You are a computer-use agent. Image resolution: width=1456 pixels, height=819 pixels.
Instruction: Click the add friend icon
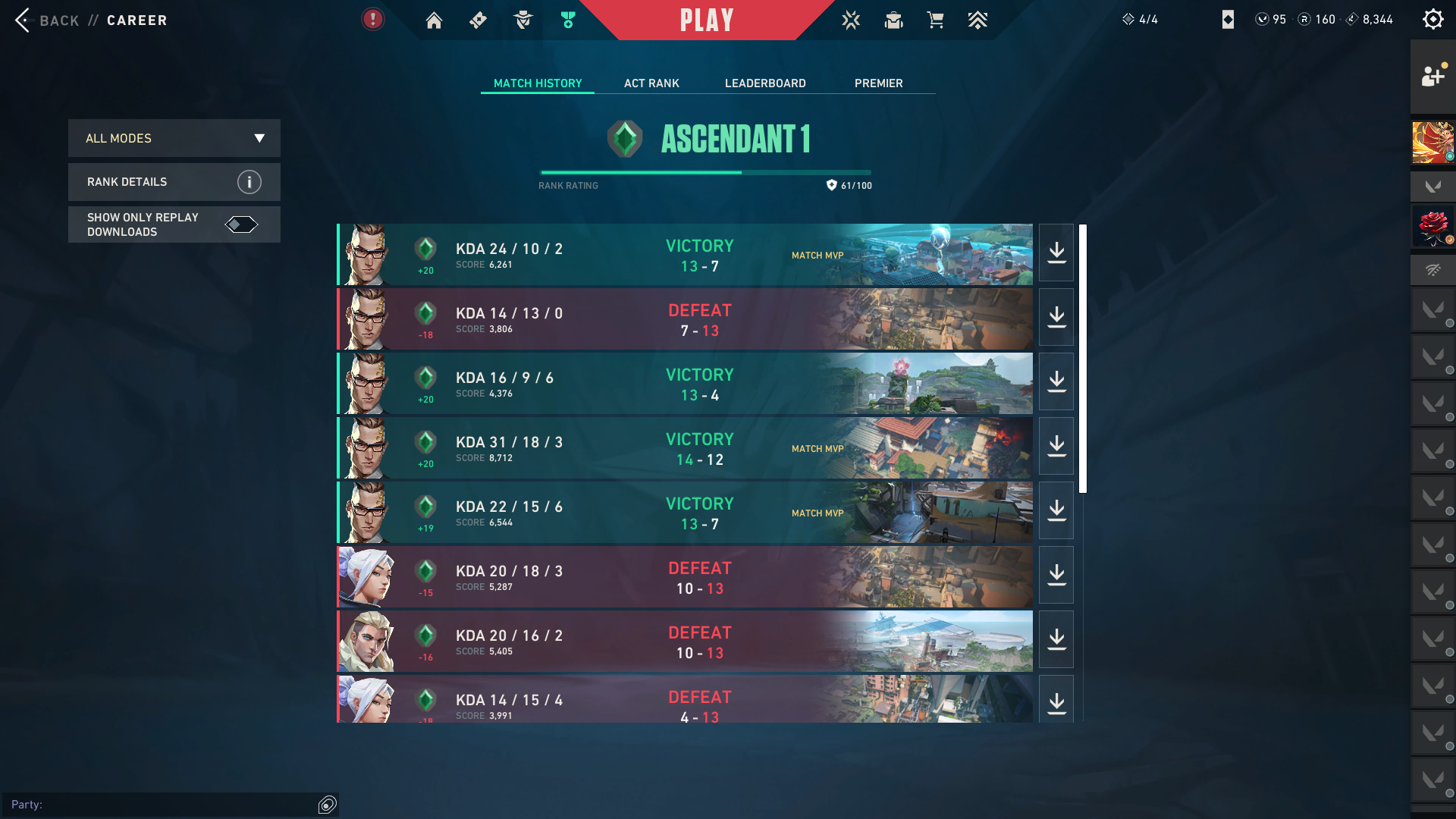pyautogui.click(x=1432, y=76)
